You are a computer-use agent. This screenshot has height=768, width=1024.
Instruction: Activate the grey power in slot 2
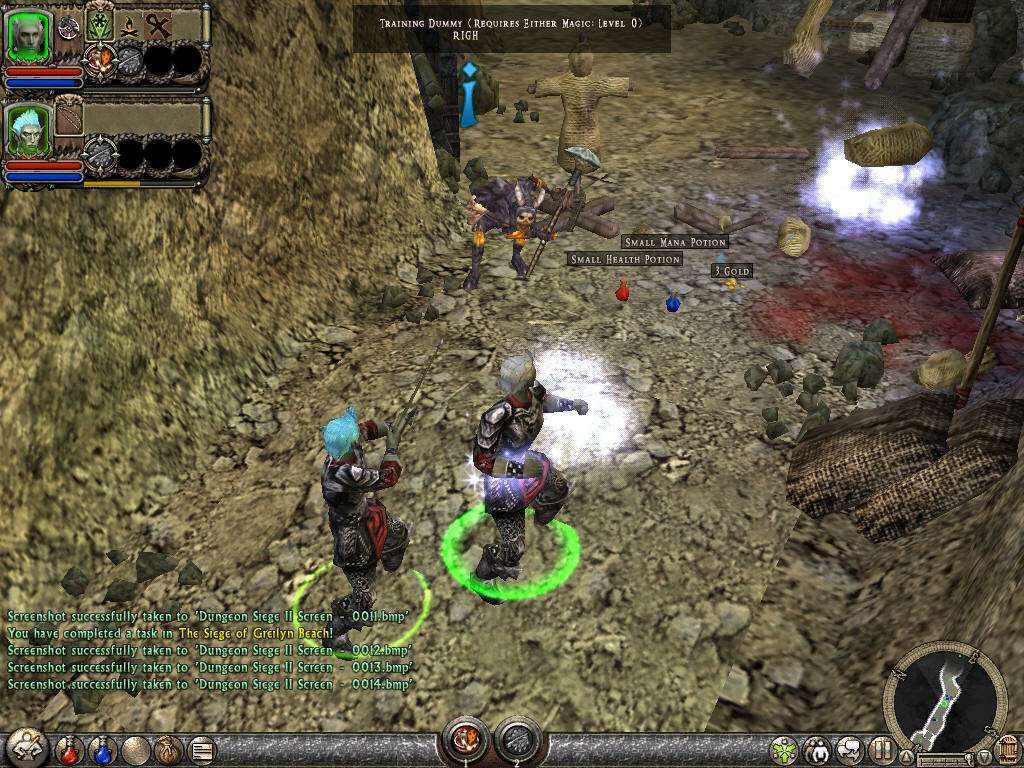518,741
